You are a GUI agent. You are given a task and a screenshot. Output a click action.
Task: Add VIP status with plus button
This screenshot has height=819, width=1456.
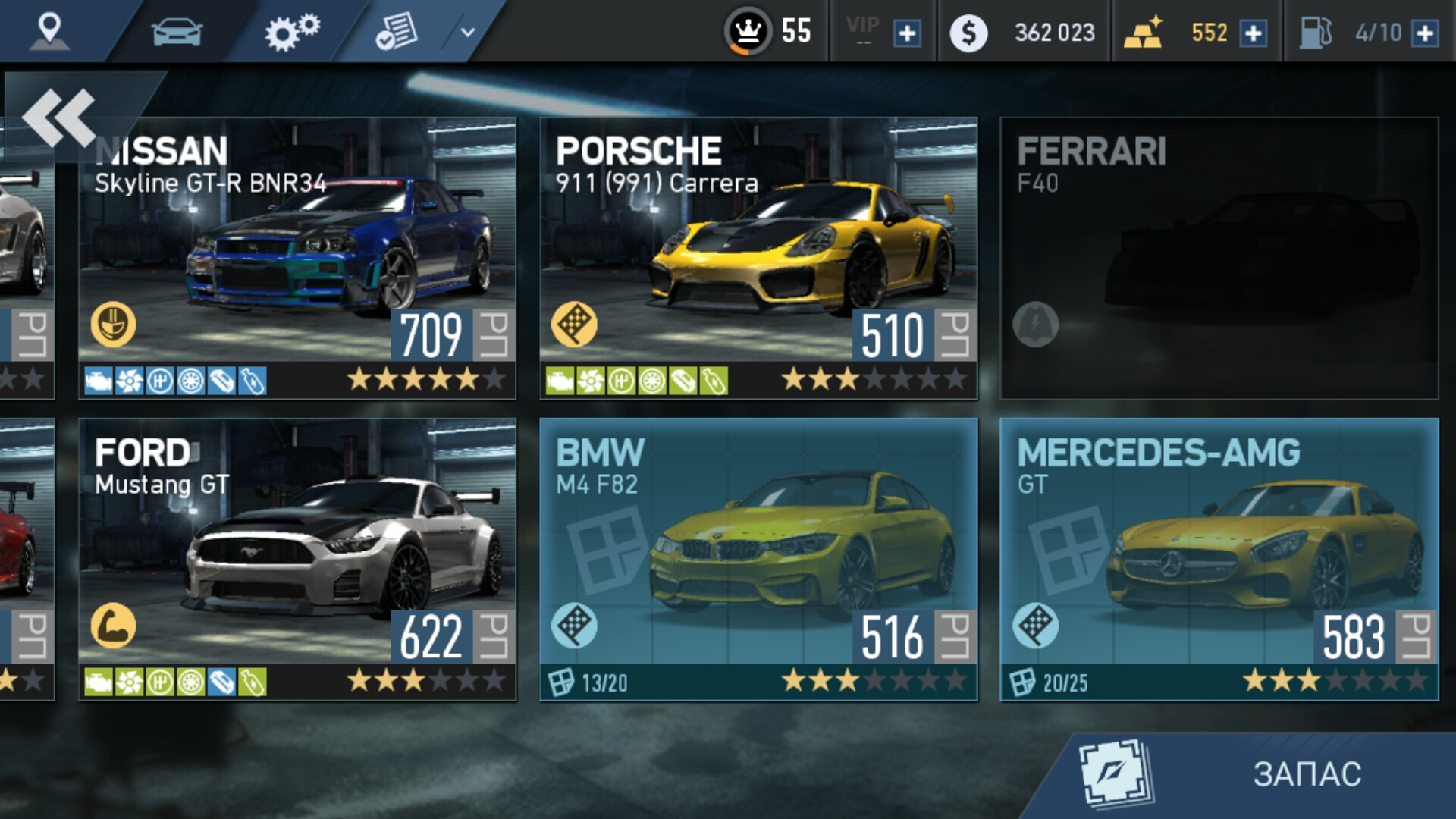(907, 33)
